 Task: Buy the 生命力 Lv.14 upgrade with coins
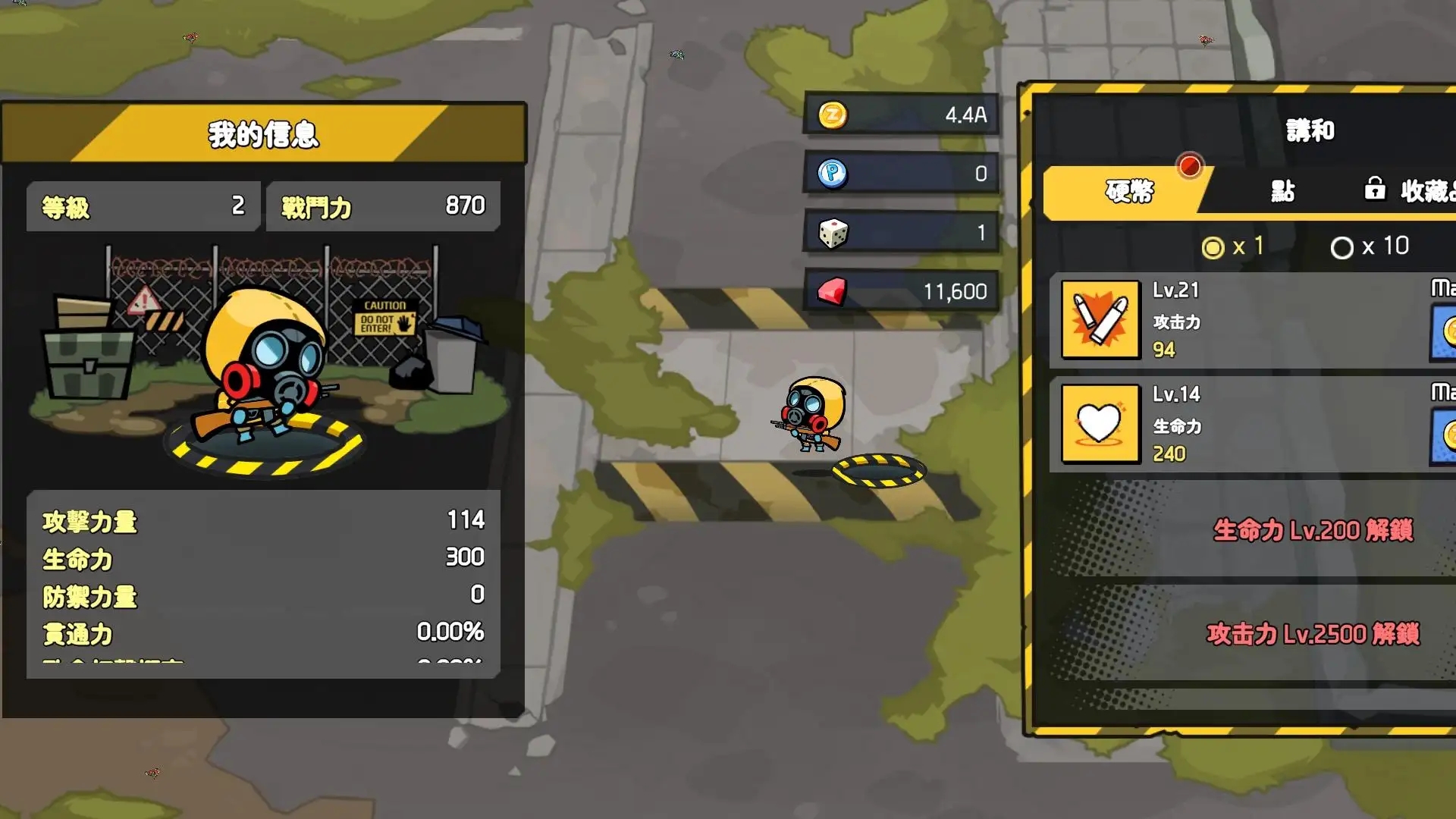[1444, 436]
